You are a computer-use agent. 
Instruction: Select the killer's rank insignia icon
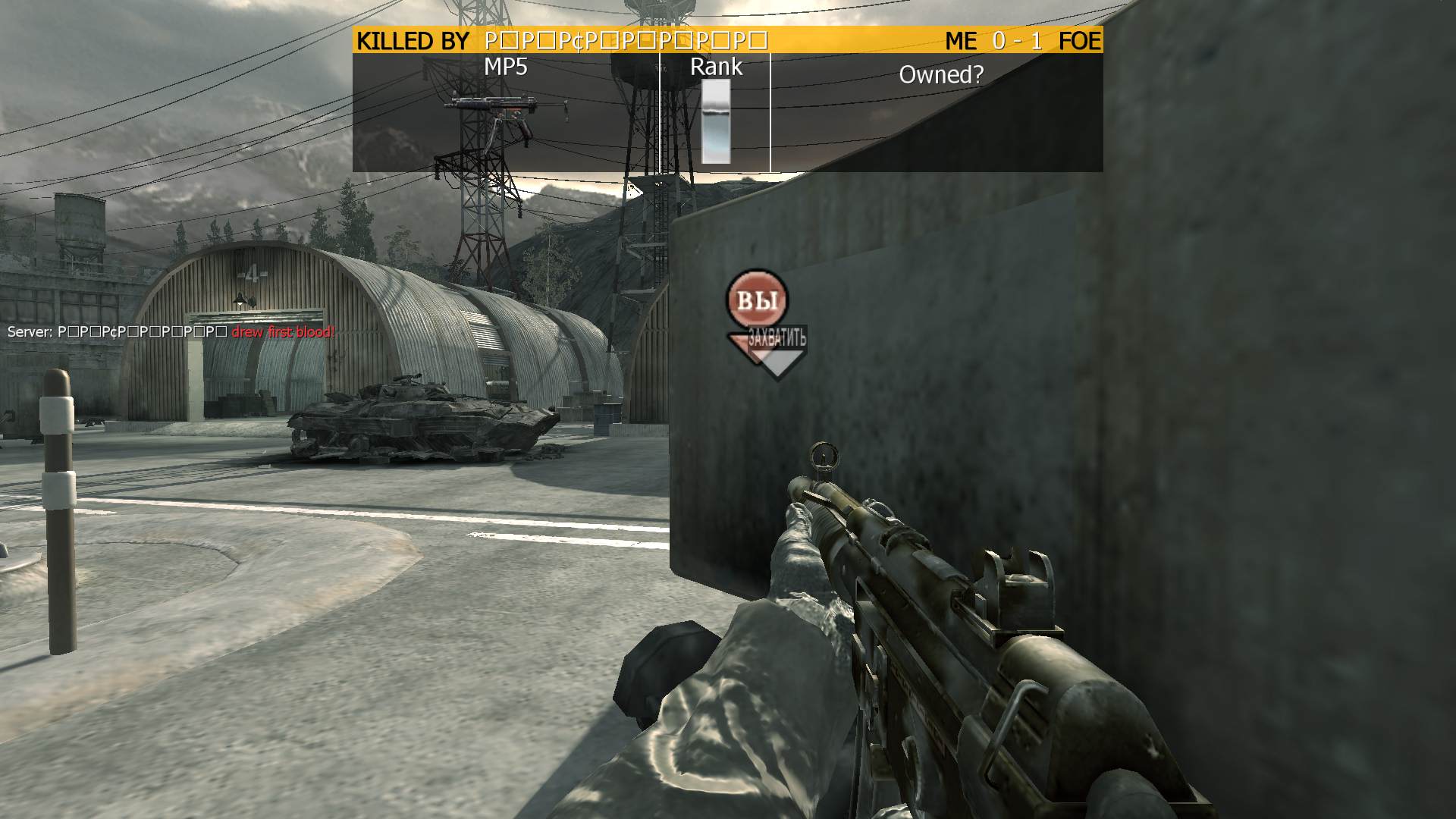[716, 121]
